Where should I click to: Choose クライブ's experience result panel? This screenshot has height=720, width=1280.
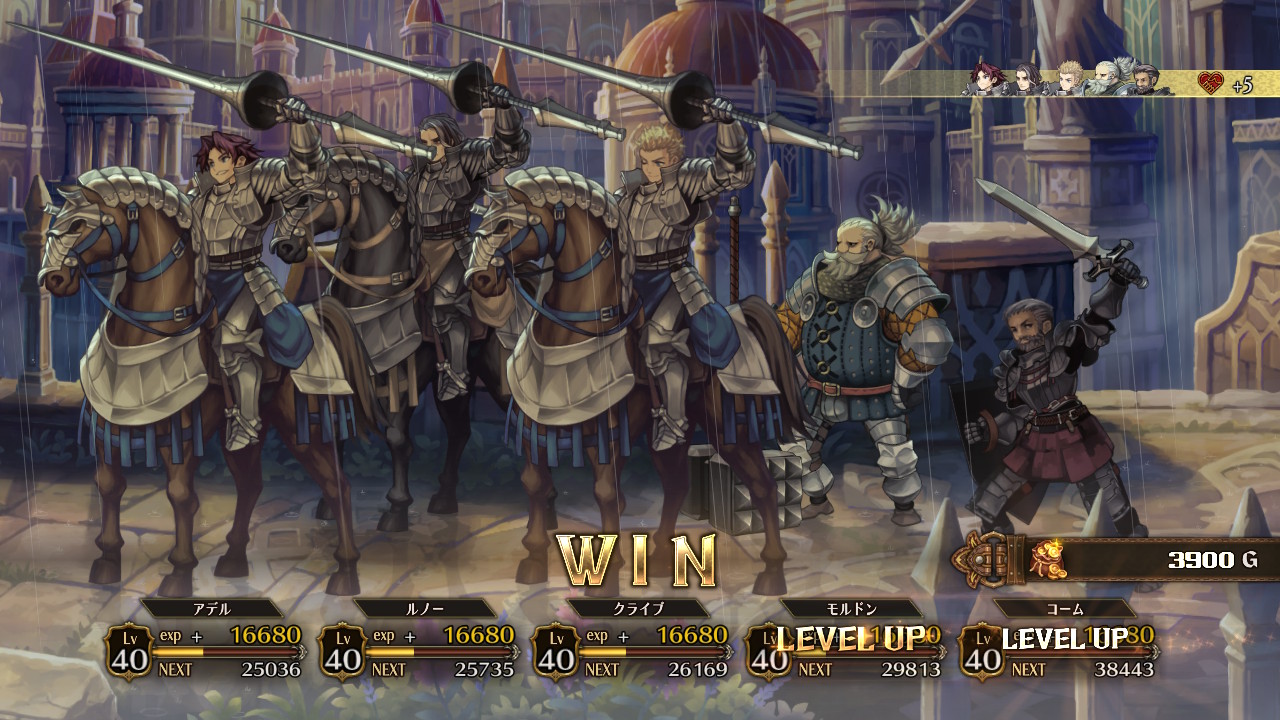coord(631,648)
